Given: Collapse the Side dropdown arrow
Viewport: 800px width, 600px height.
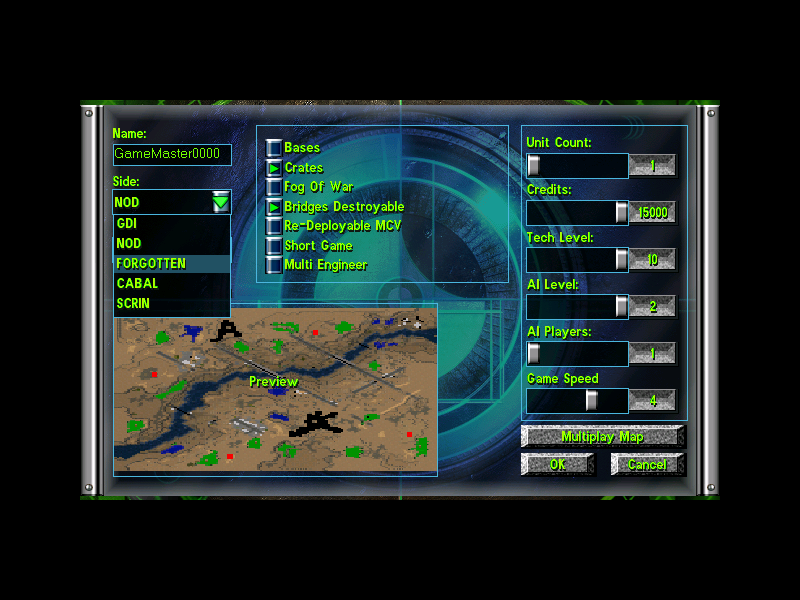Looking at the screenshot, I should tap(221, 203).
